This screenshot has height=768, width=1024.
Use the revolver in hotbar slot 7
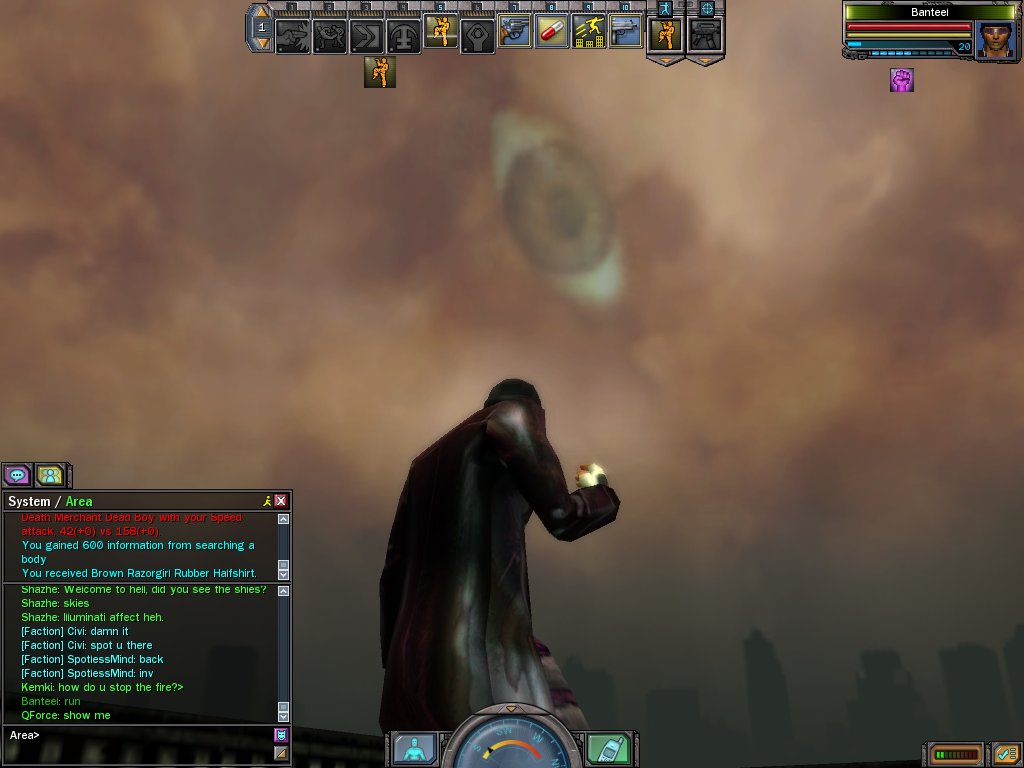tap(515, 33)
